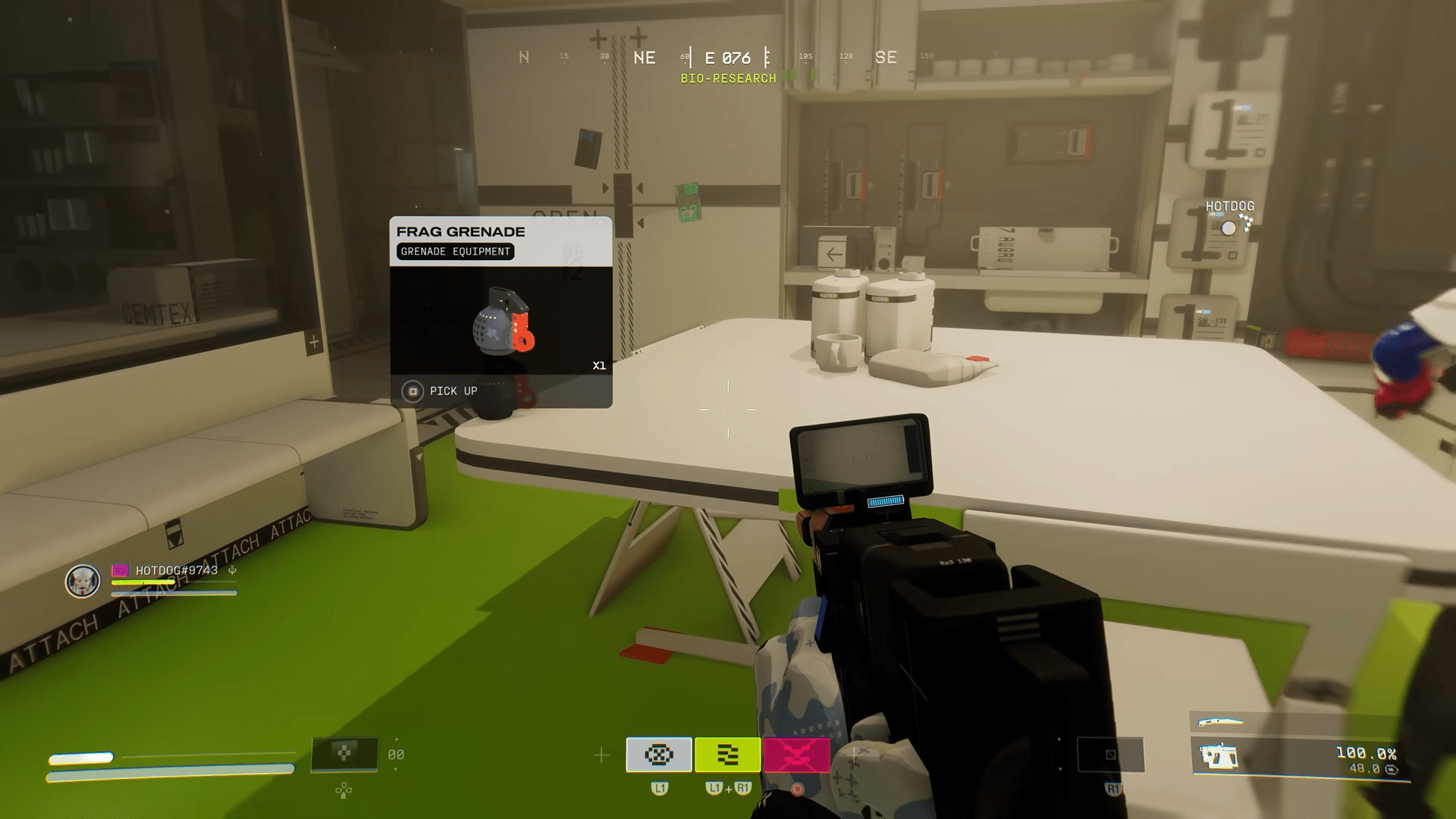Select the grey crosshair ability icon
Screen dimensions: 1456x819
pyautogui.click(x=658, y=755)
